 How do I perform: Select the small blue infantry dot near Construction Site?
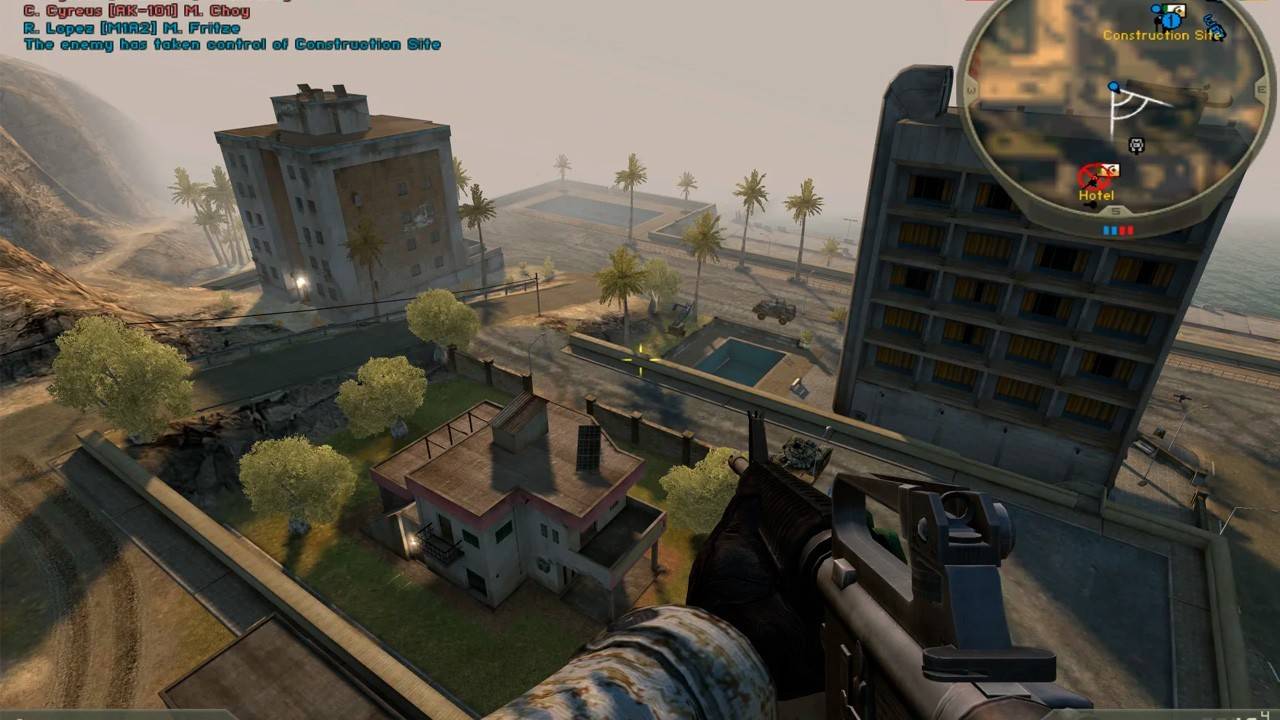1154,9
